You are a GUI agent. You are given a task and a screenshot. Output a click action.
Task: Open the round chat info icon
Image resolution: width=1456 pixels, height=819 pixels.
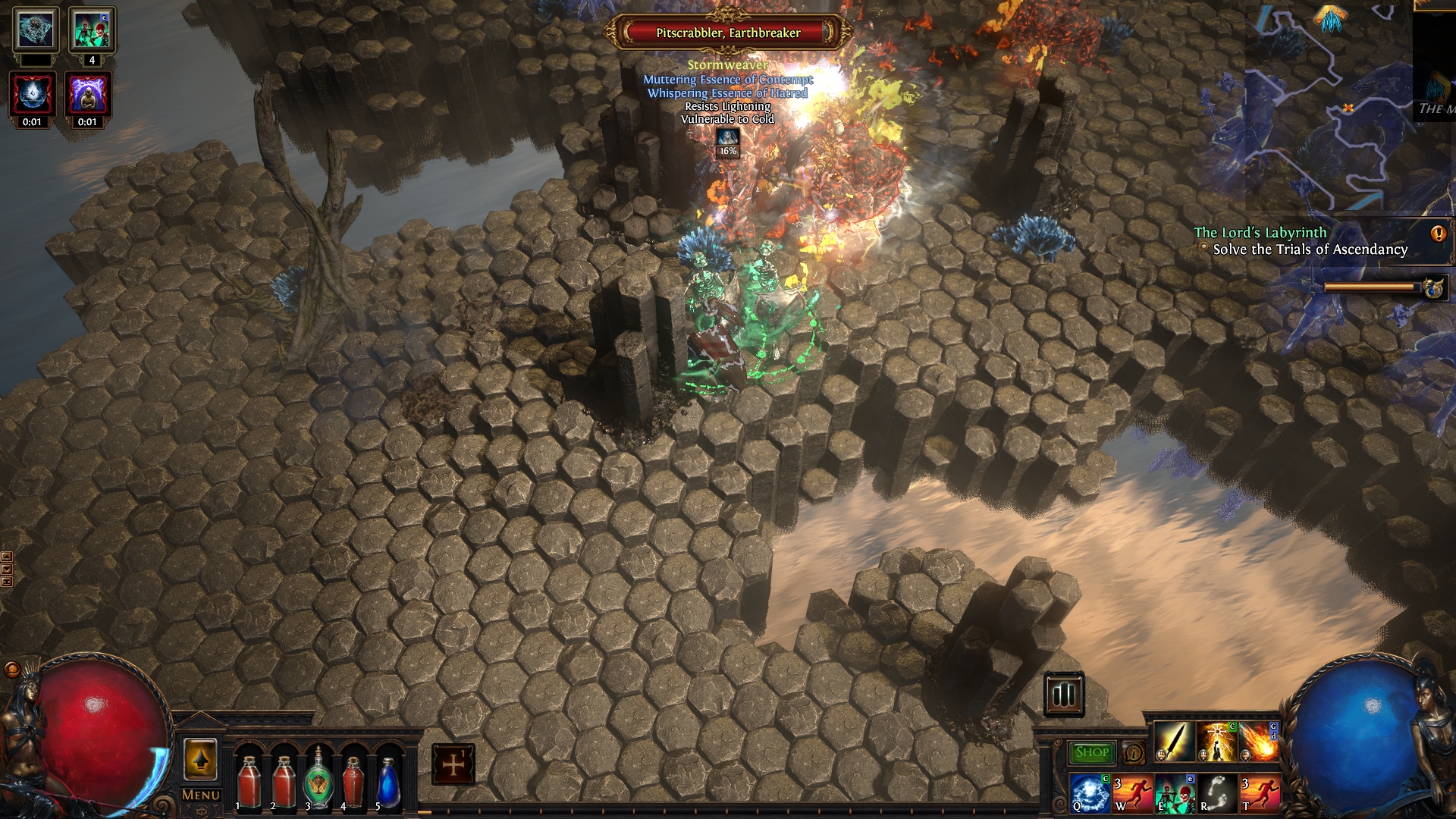1134,753
